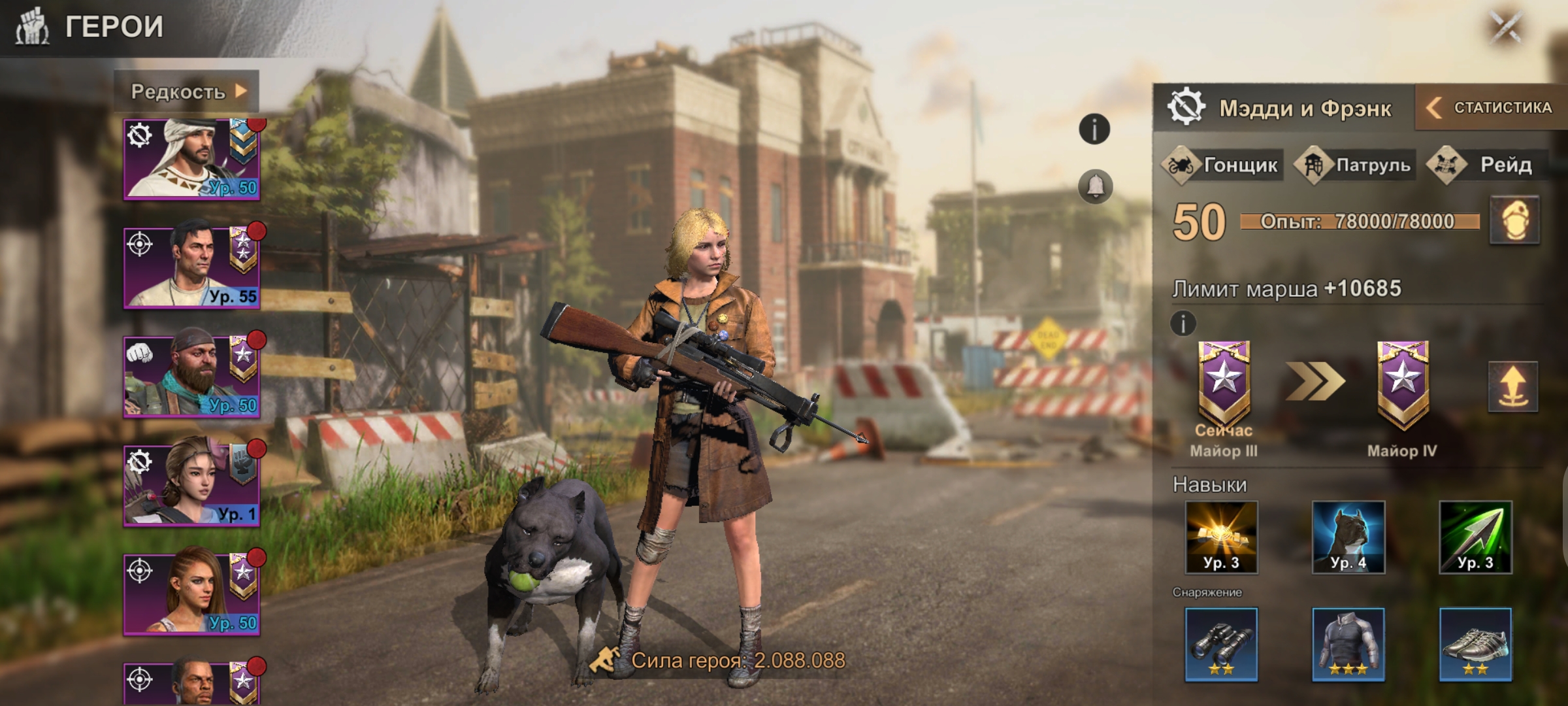Open the Статистика panel
The height and width of the screenshot is (706, 1568).
click(x=1492, y=107)
